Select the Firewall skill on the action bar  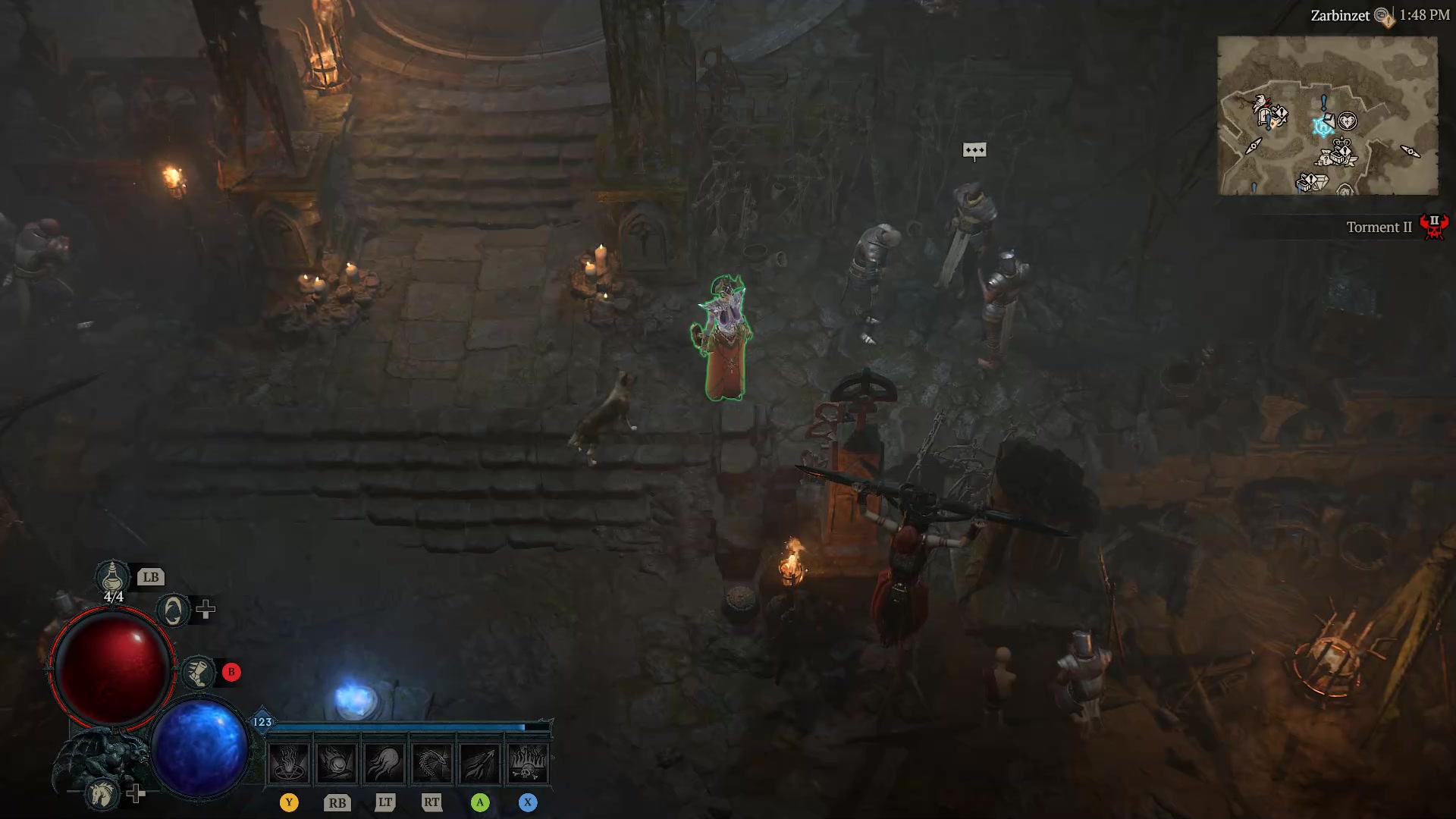click(289, 764)
